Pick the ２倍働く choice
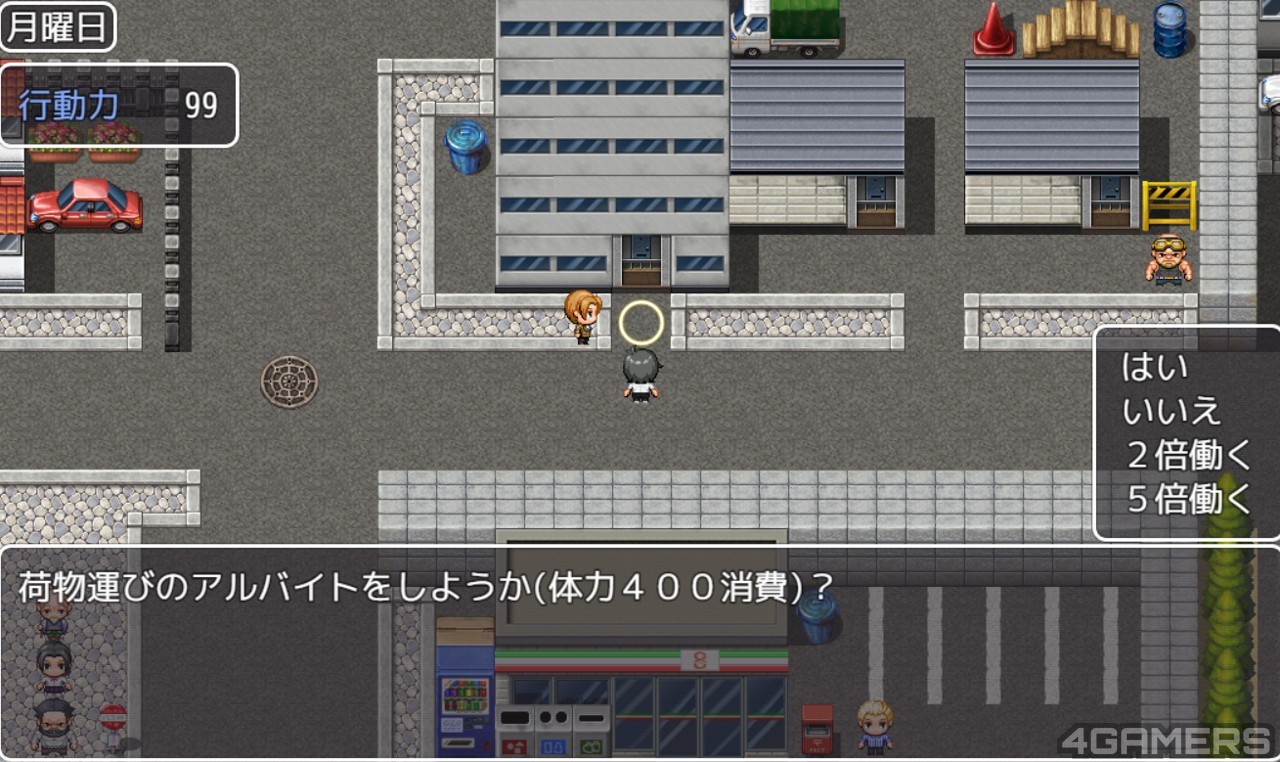The height and width of the screenshot is (762, 1280). (1188, 456)
